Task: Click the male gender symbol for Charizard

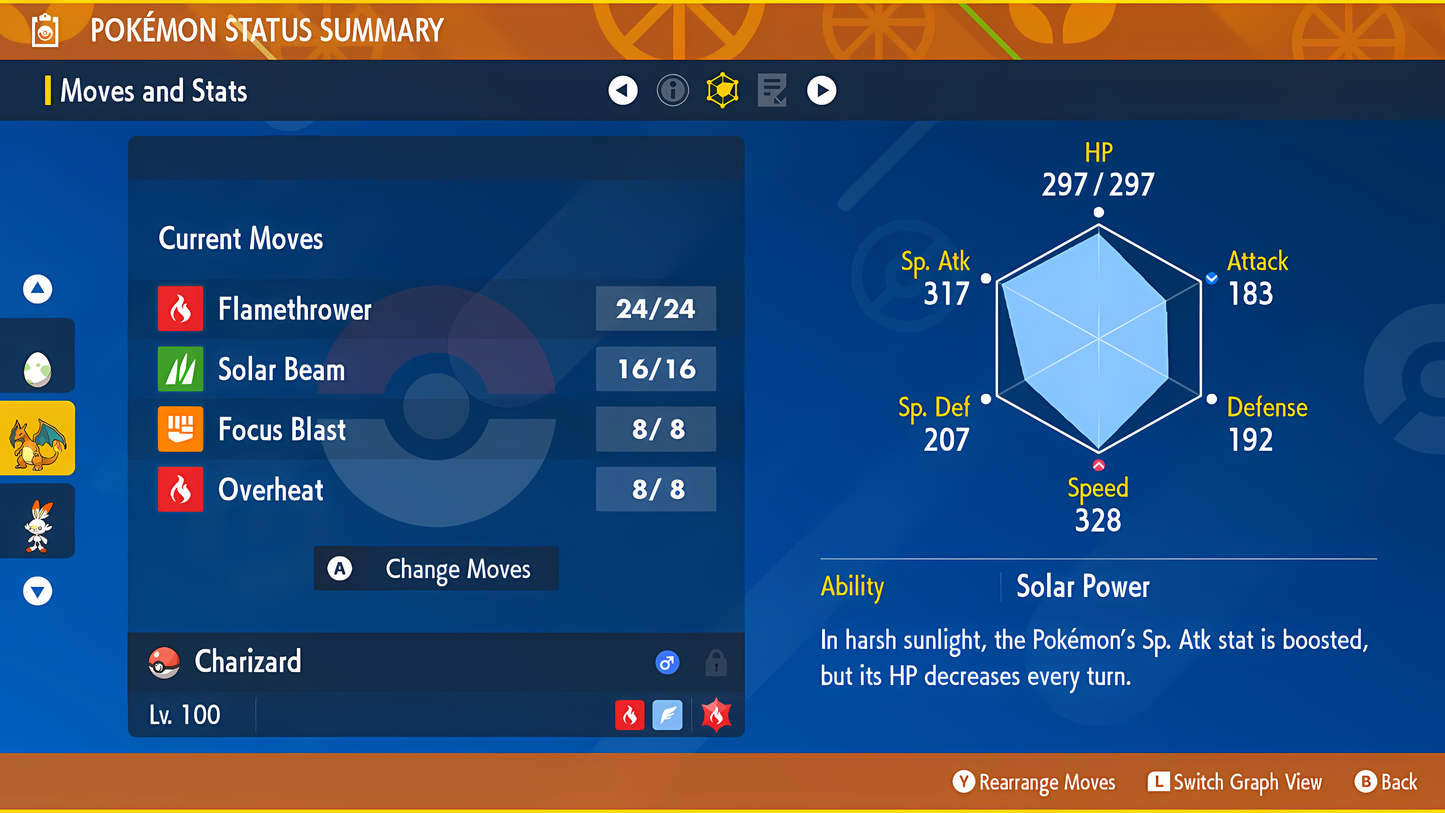Action: click(667, 662)
